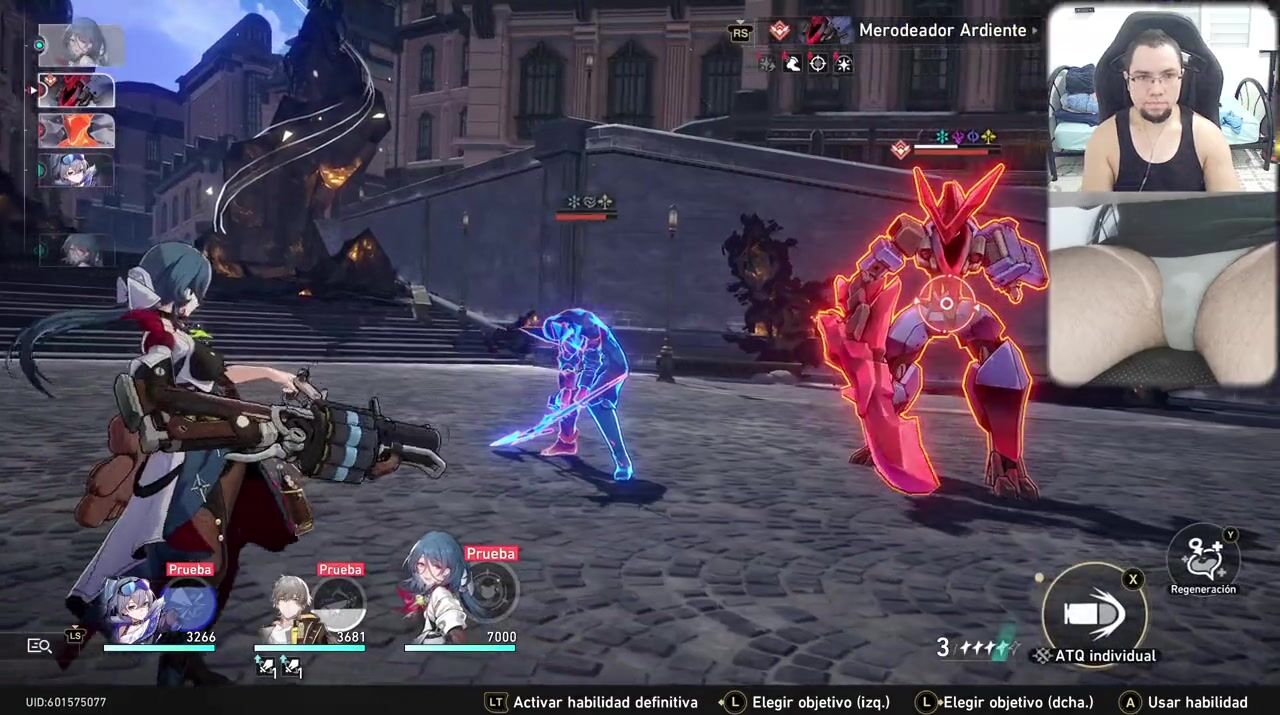Inspect the boot debuff icon under enemy name

pos(792,64)
